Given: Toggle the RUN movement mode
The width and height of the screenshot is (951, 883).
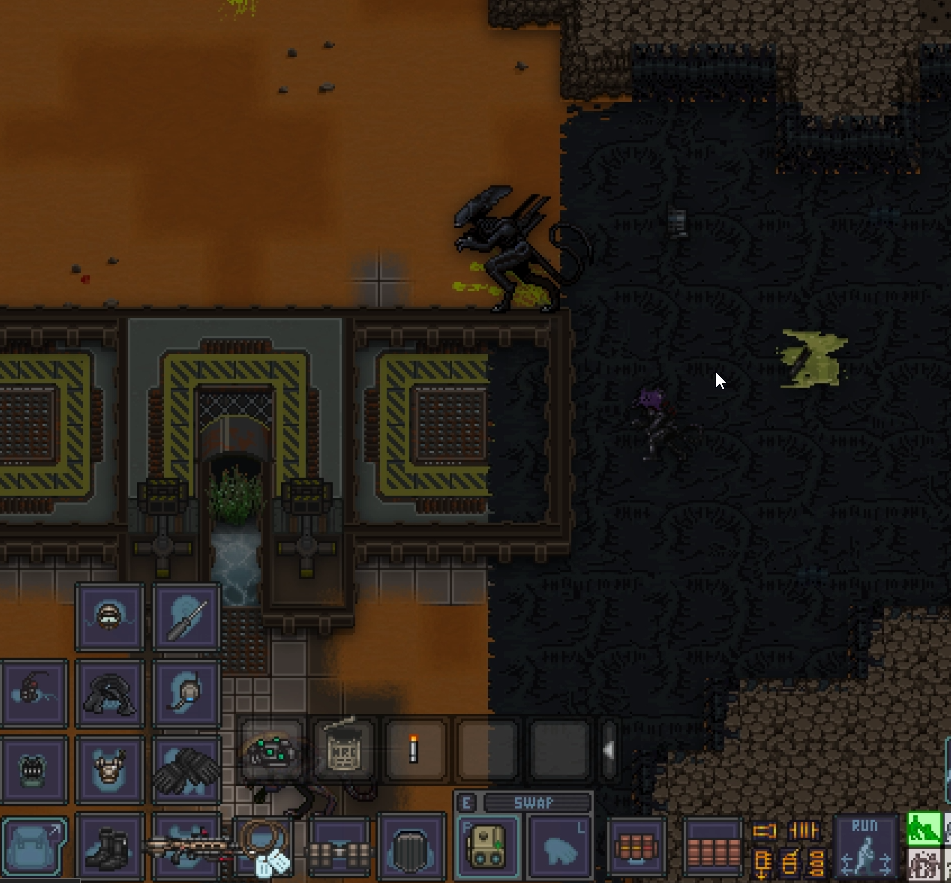Looking at the screenshot, I should pos(865,846).
